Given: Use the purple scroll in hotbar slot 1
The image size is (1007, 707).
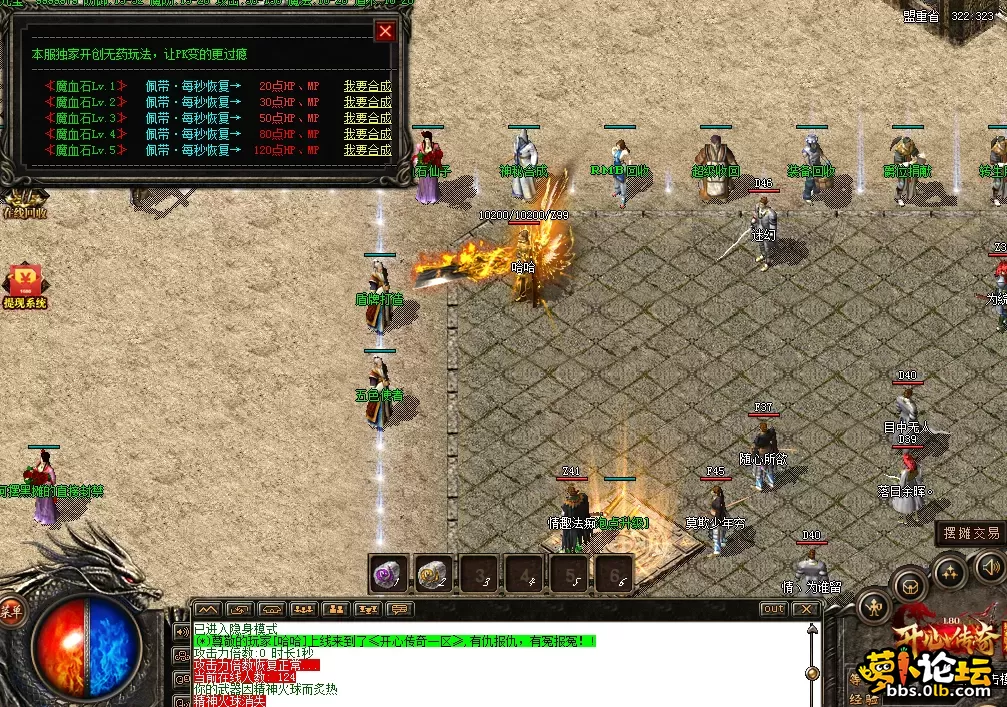Looking at the screenshot, I should click(x=387, y=573).
